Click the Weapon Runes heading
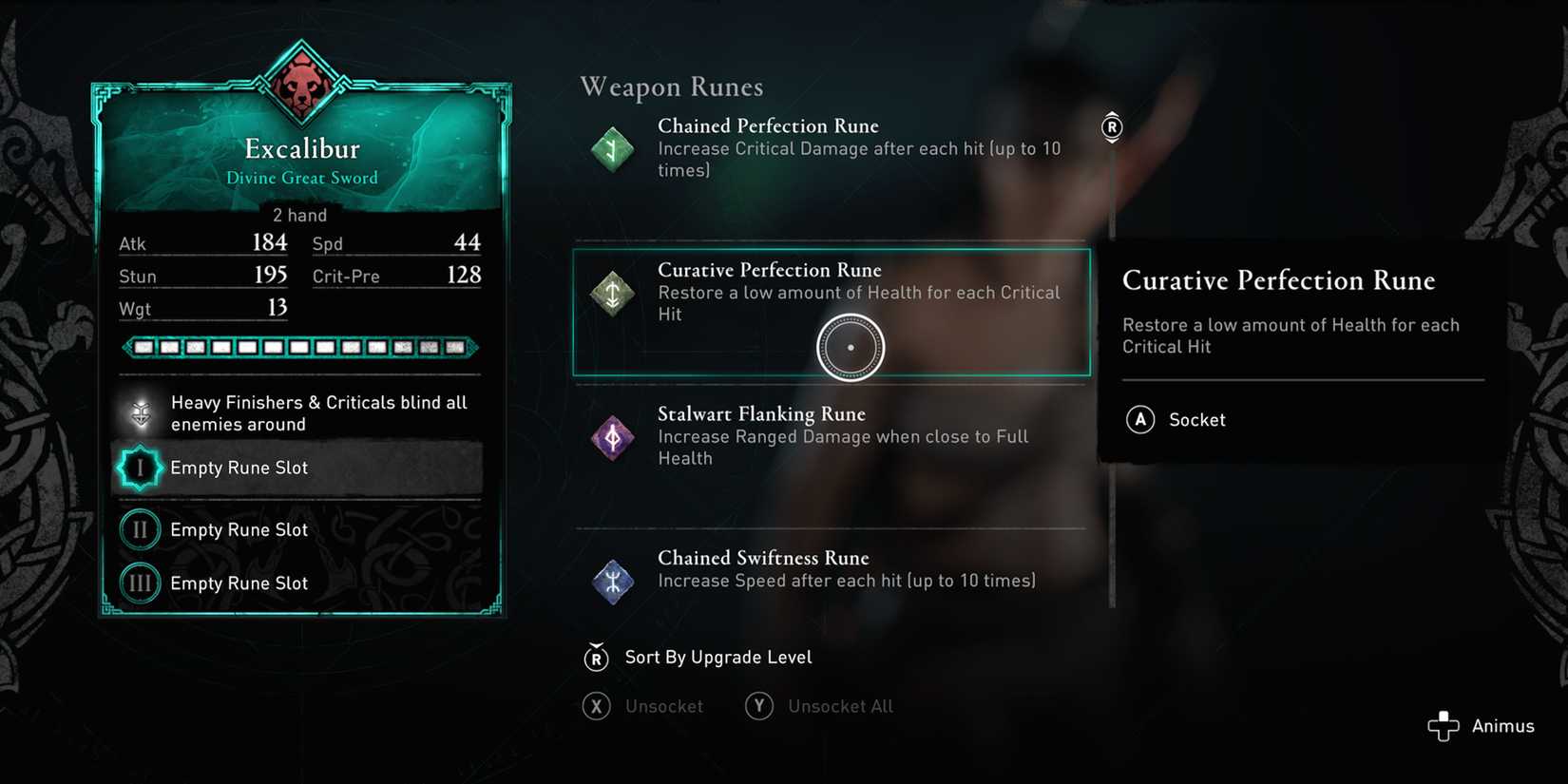 [x=671, y=86]
